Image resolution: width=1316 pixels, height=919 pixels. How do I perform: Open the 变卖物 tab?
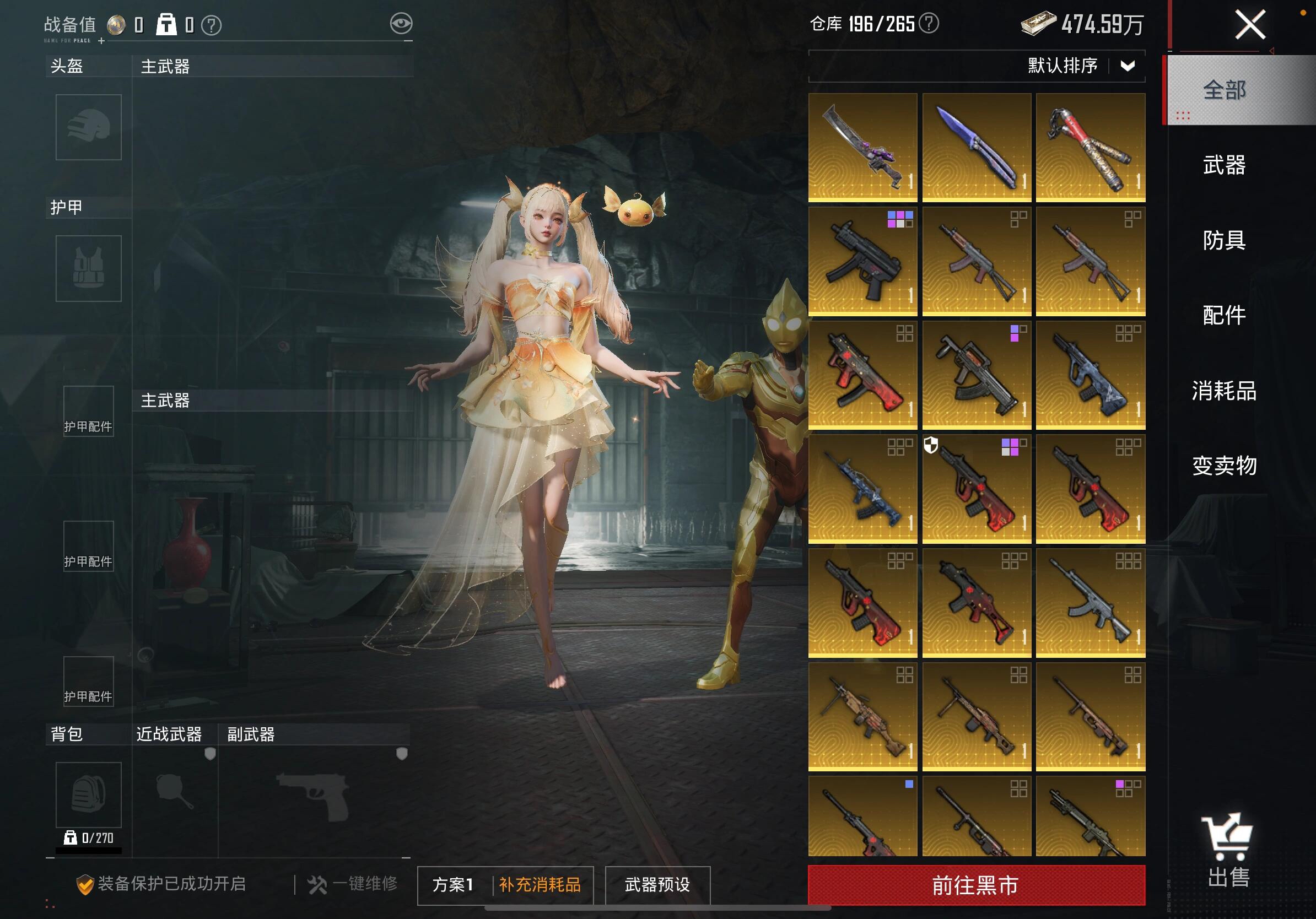[1225, 465]
